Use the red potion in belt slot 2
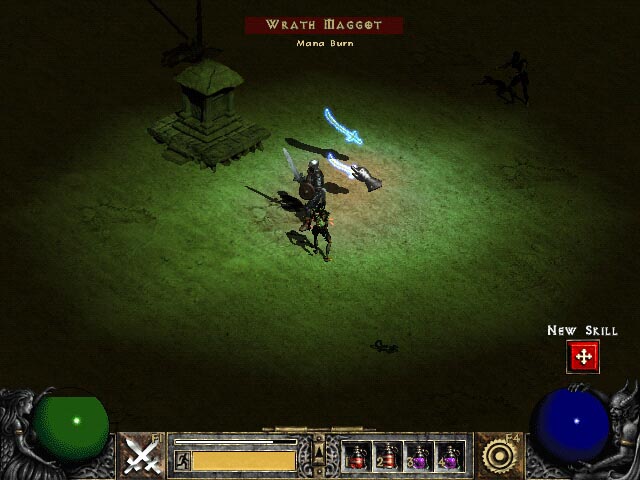 pos(387,457)
